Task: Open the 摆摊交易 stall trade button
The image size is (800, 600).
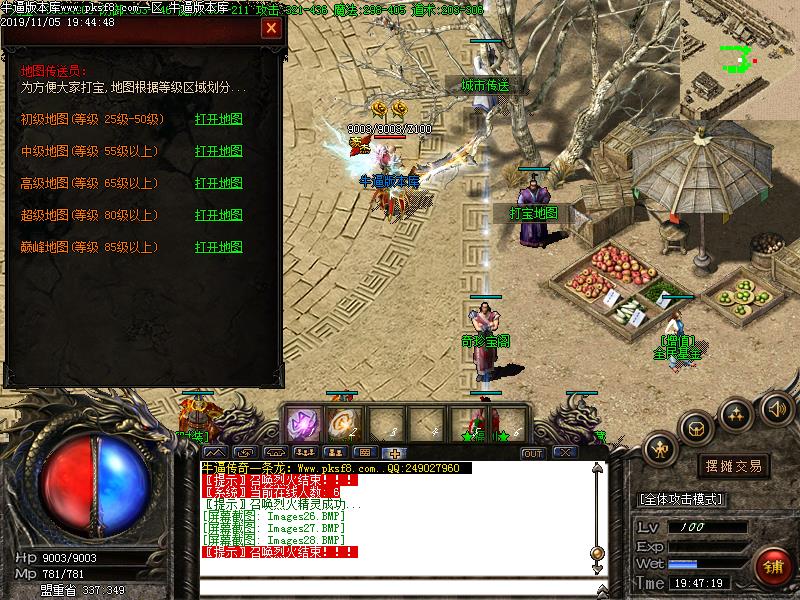Action: 733,466
